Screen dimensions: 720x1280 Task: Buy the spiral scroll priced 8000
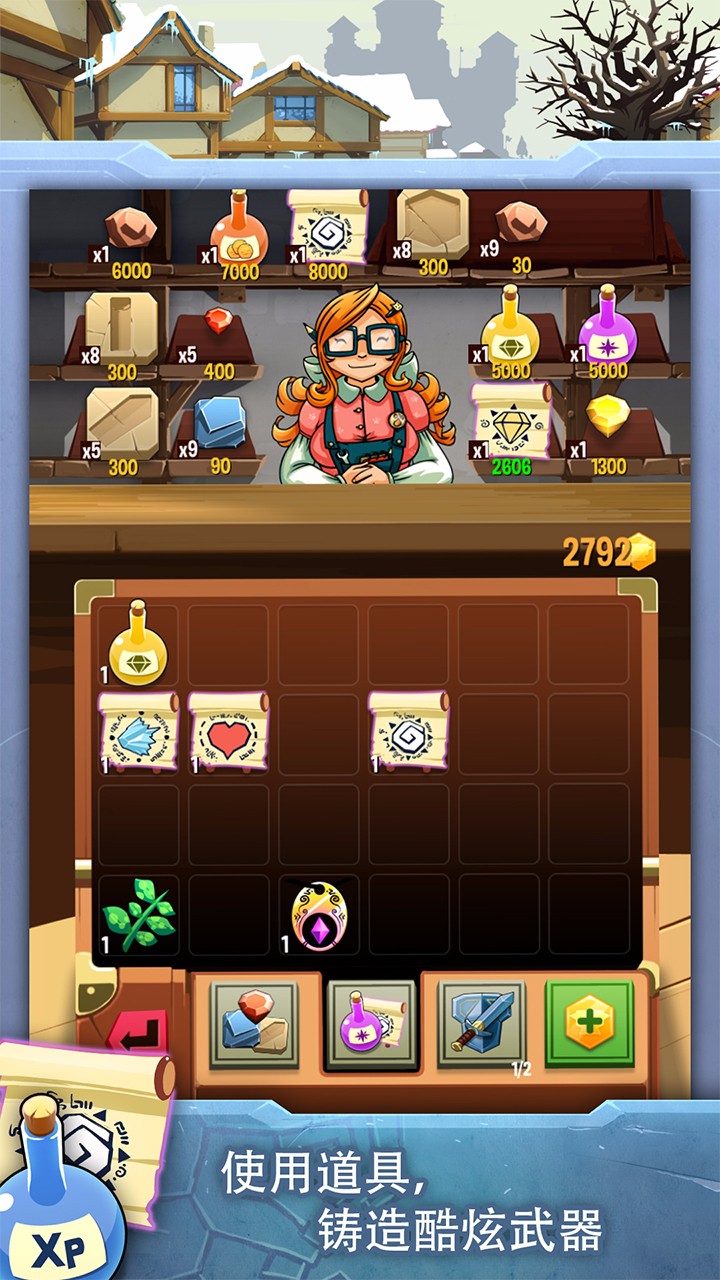pos(328,228)
